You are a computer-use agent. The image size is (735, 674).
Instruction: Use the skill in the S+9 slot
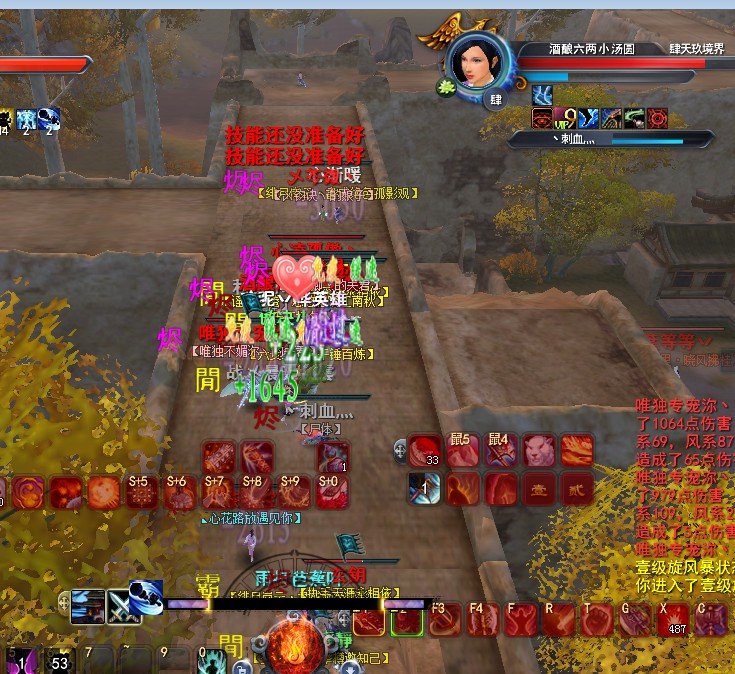coord(294,491)
